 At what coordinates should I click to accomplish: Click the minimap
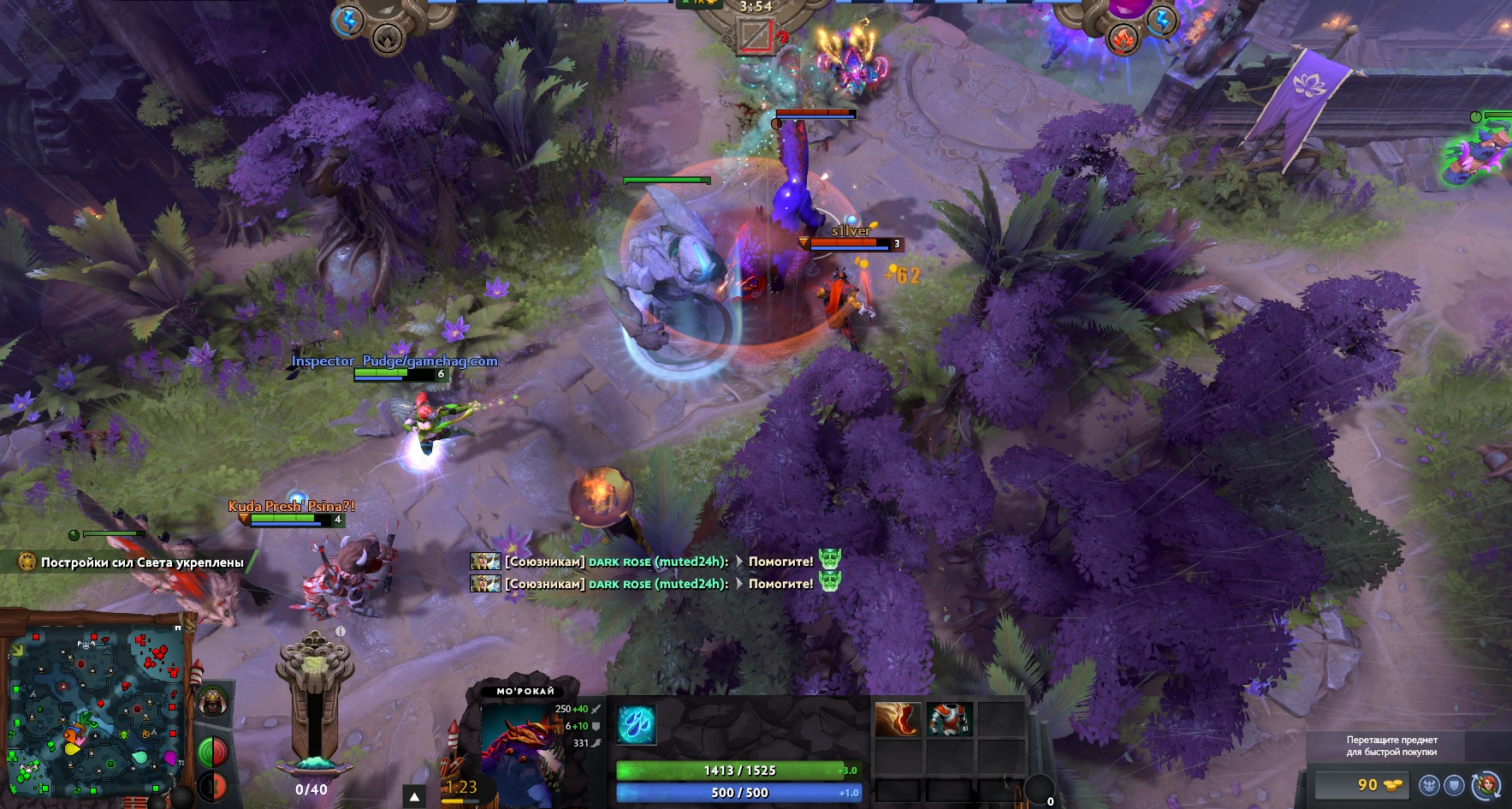tap(94, 711)
